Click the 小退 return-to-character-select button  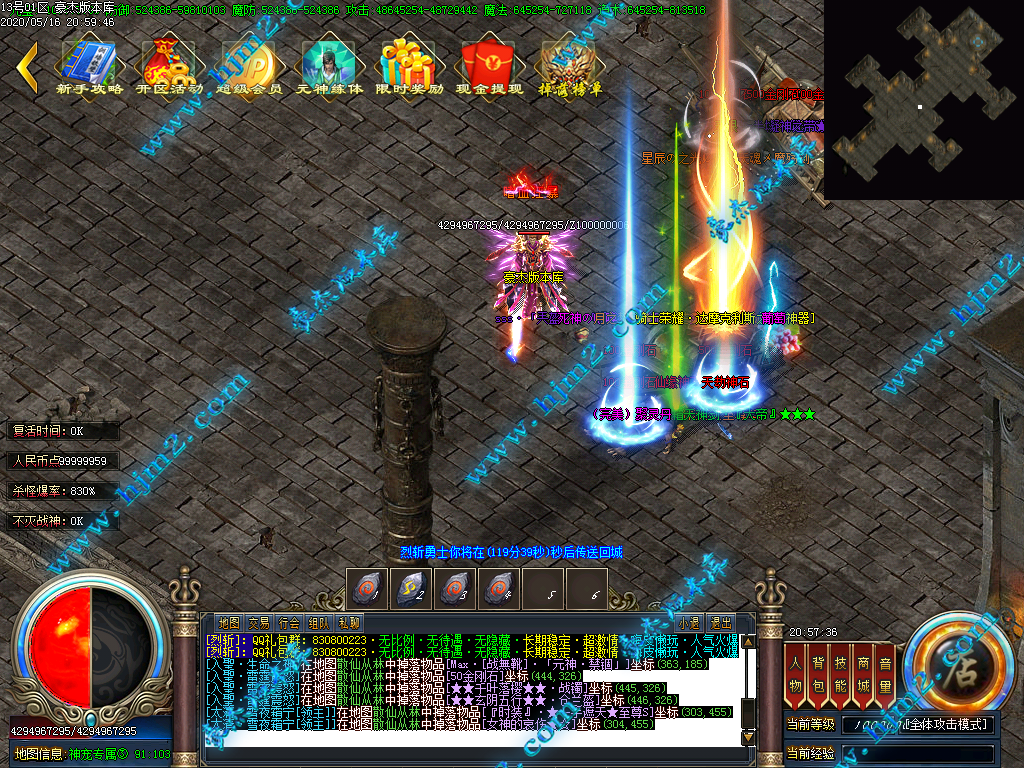689,622
